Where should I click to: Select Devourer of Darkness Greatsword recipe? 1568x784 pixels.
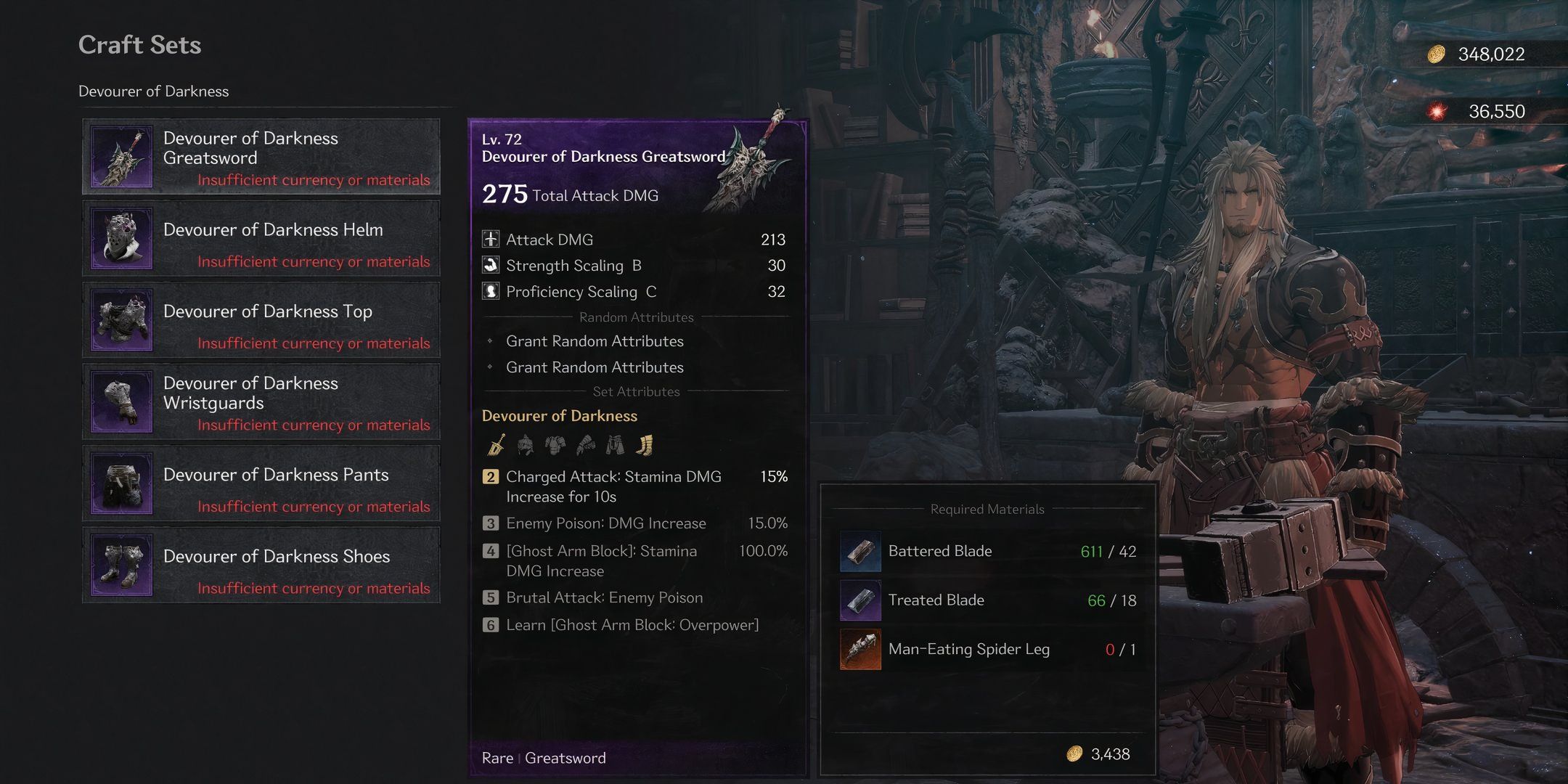pos(261,157)
